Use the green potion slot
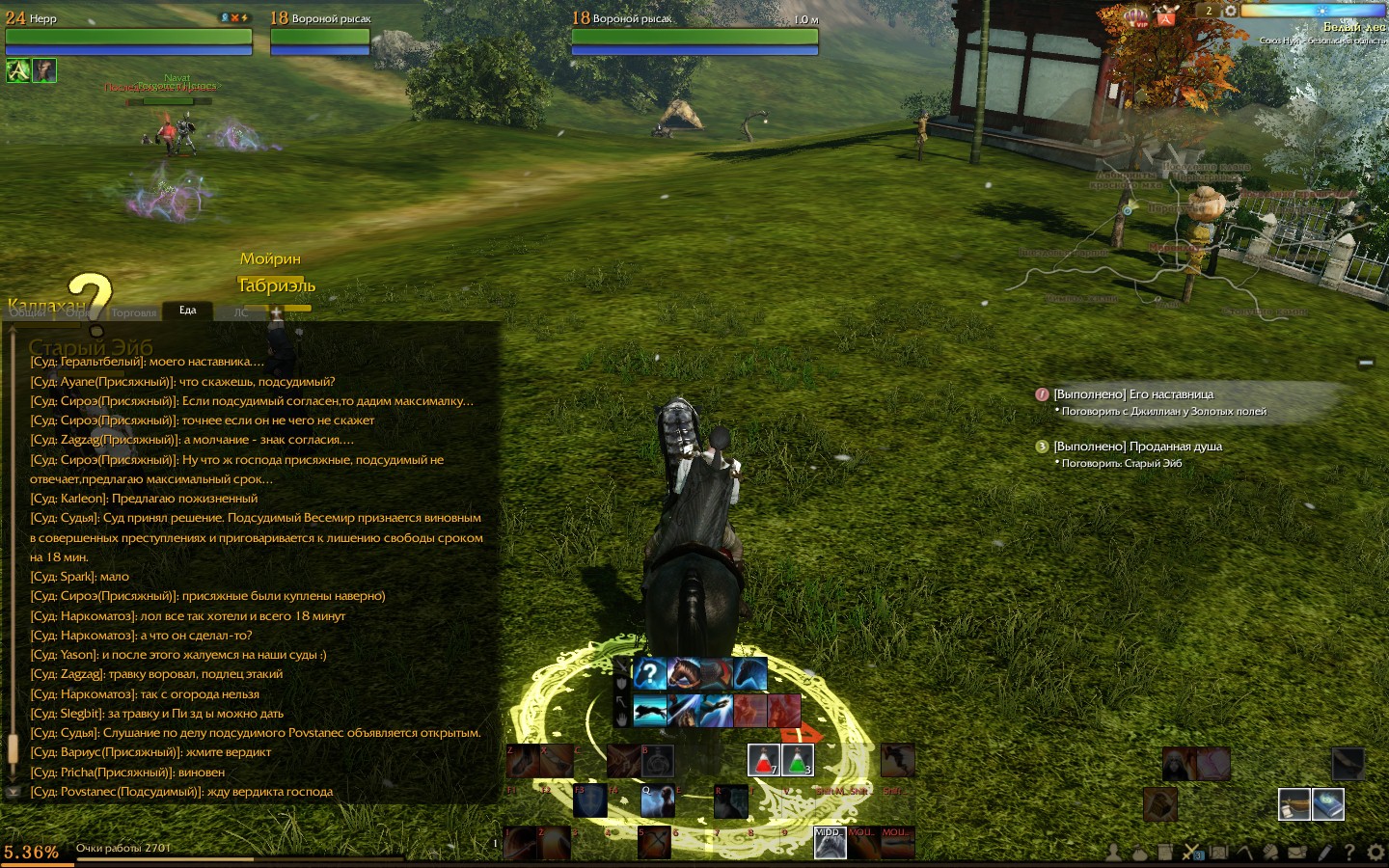This screenshot has width=1389, height=868. click(797, 760)
